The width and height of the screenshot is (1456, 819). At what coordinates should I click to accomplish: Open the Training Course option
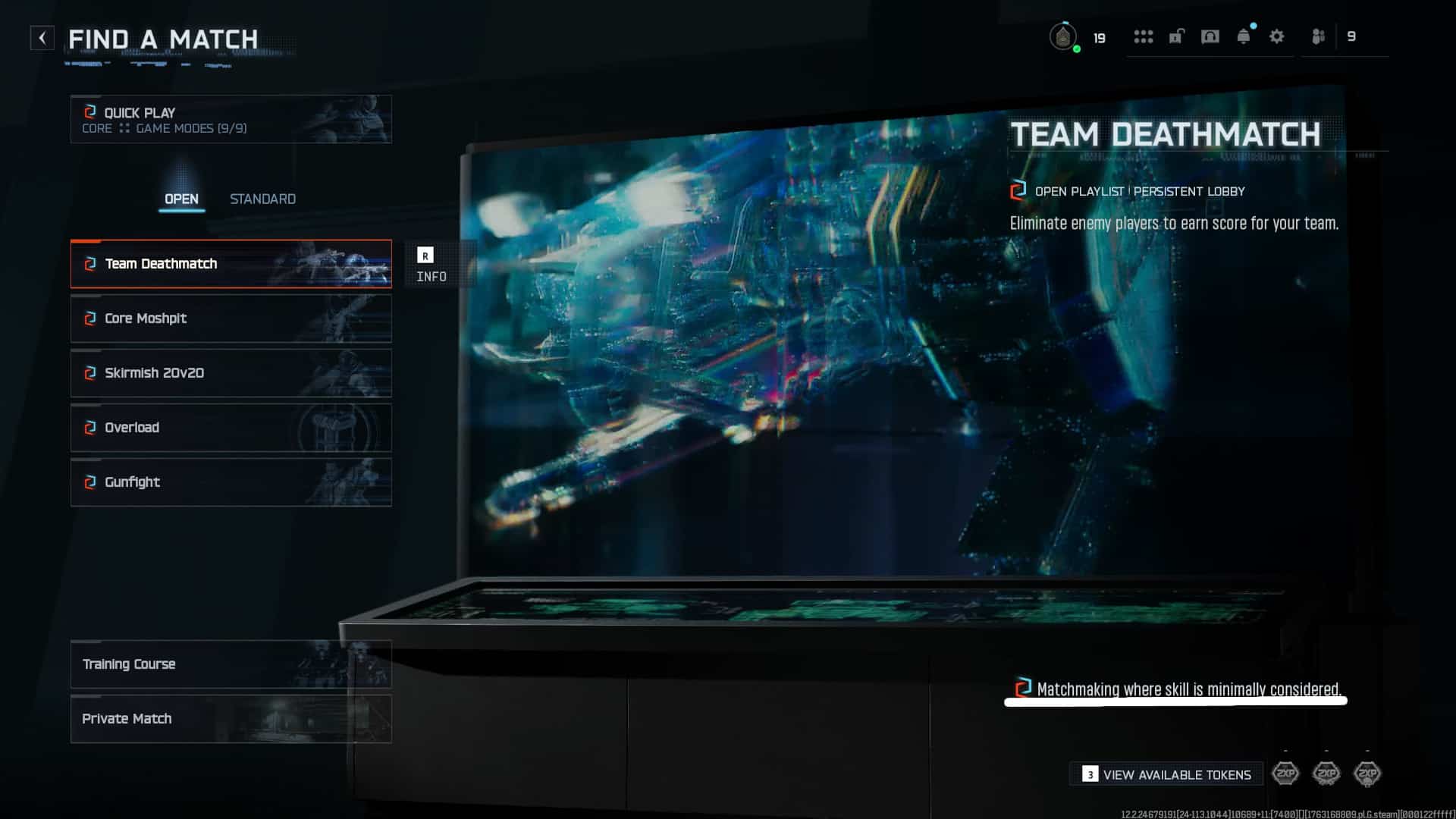pyautogui.click(x=231, y=664)
